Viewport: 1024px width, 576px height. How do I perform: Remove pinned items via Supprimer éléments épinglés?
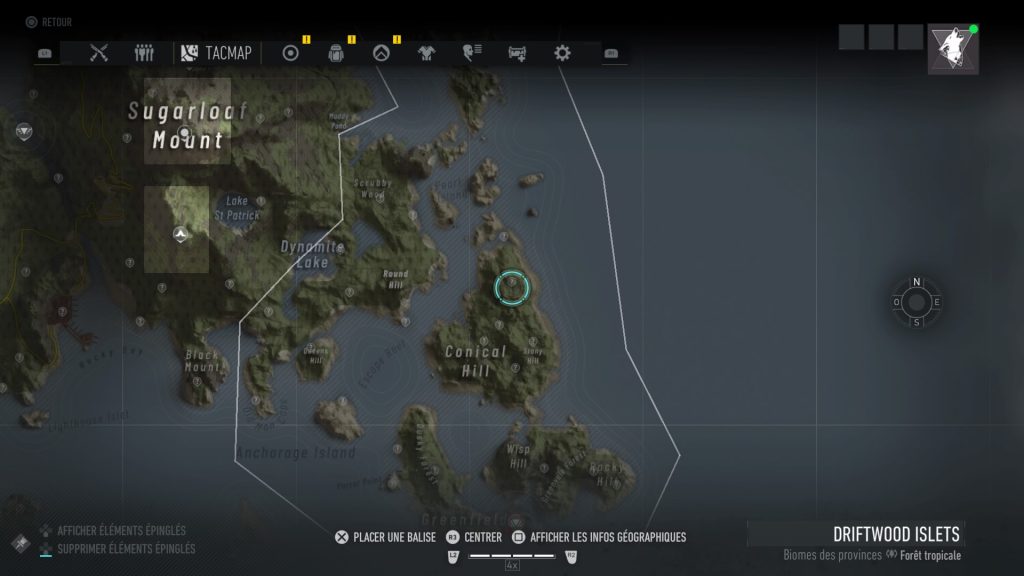[126, 548]
